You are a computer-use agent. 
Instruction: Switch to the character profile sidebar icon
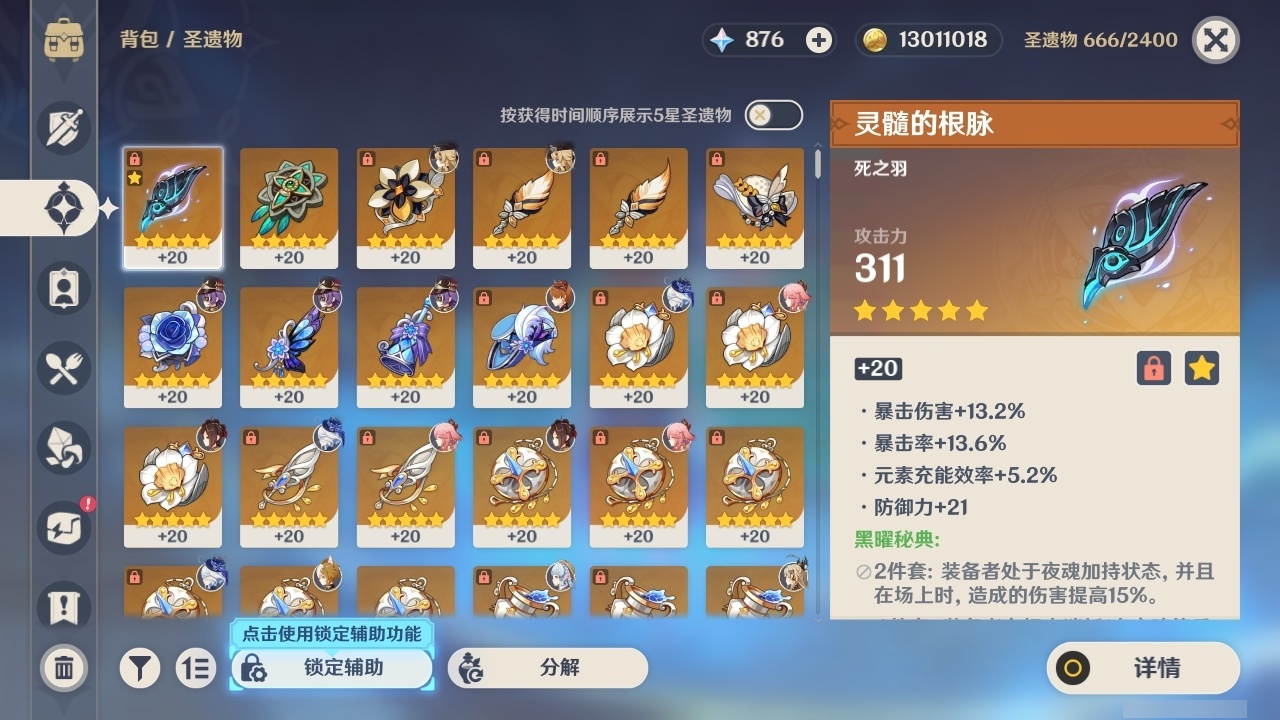point(62,288)
